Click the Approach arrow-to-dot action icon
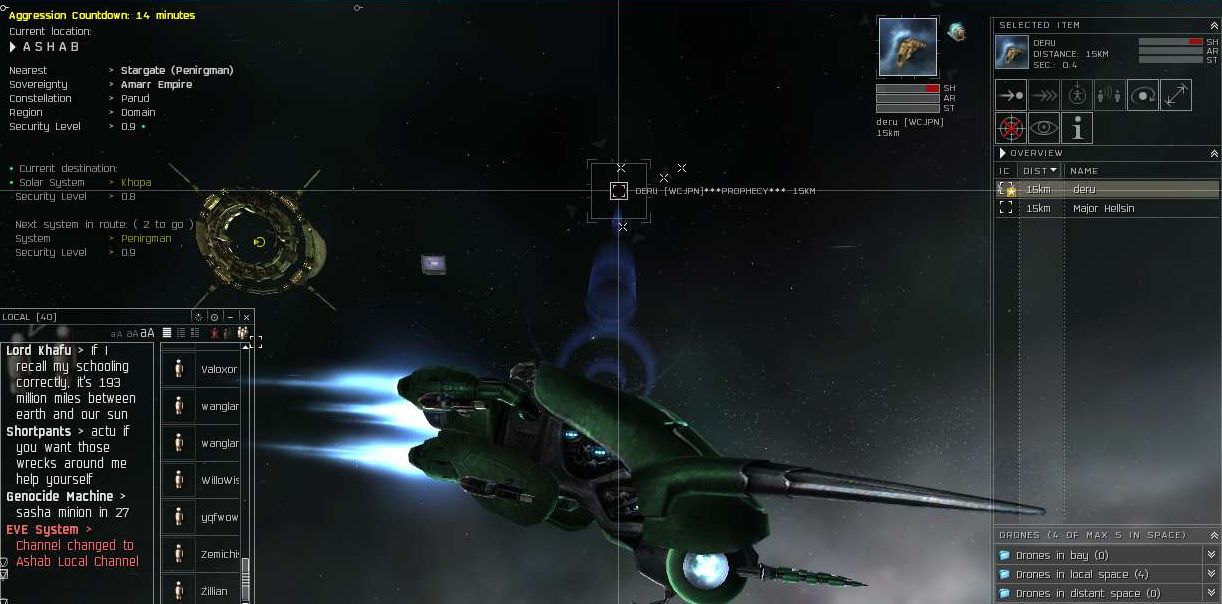This screenshot has height=604, width=1222. coord(1011,95)
